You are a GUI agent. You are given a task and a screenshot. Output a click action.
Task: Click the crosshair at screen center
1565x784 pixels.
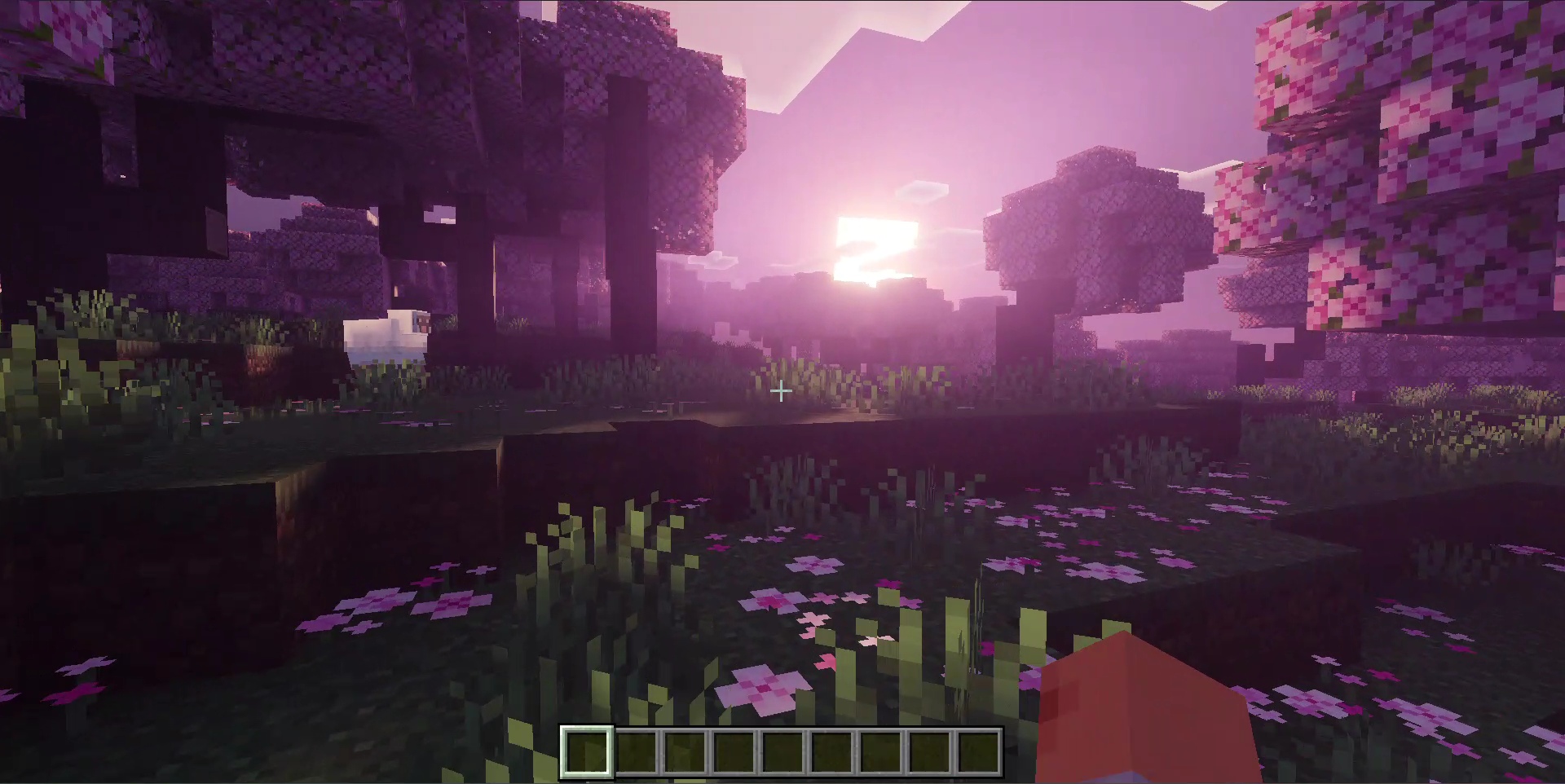click(780, 391)
